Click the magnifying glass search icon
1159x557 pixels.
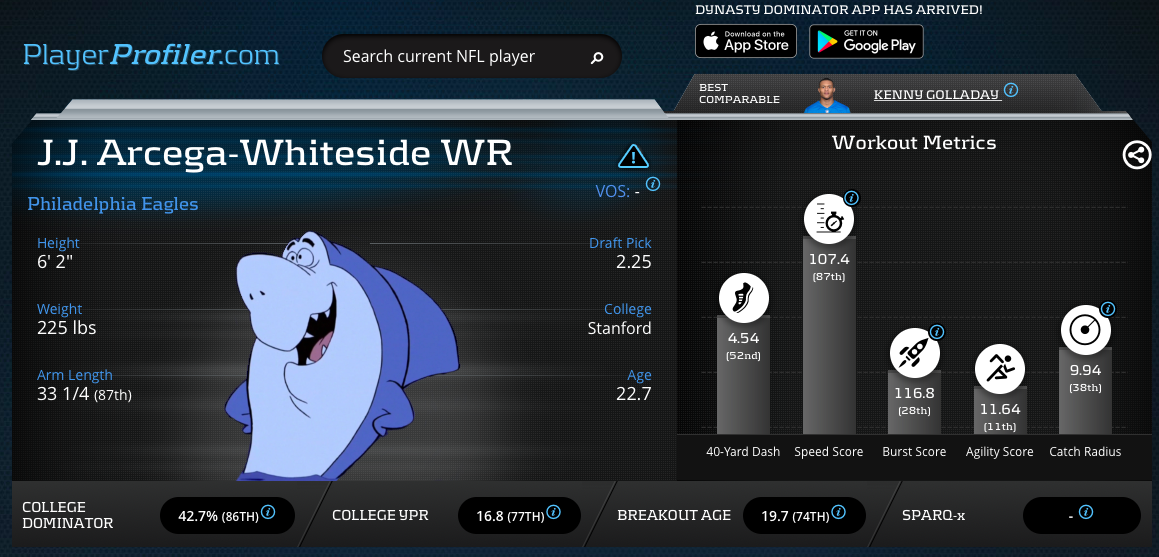597,58
